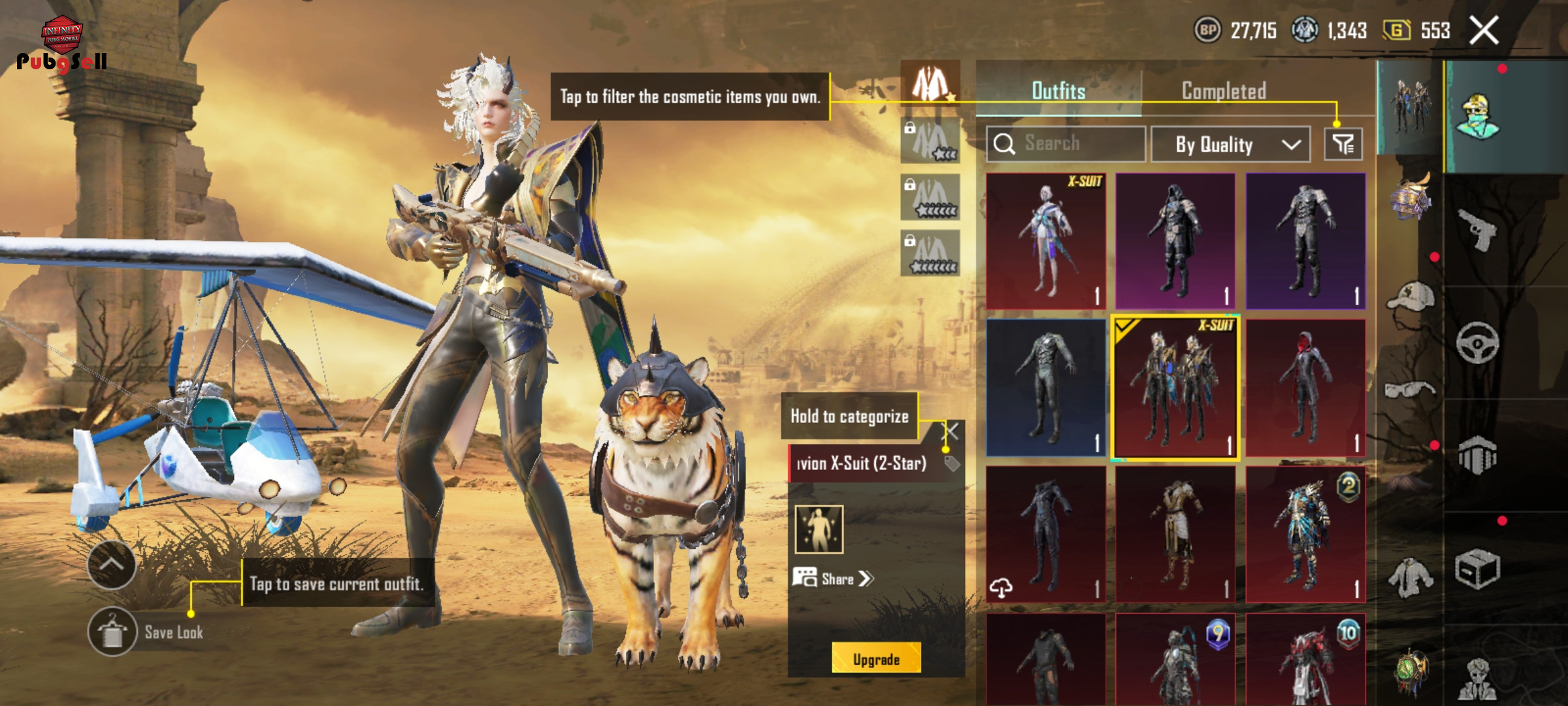Close the X-Suit details popup

point(951,431)
